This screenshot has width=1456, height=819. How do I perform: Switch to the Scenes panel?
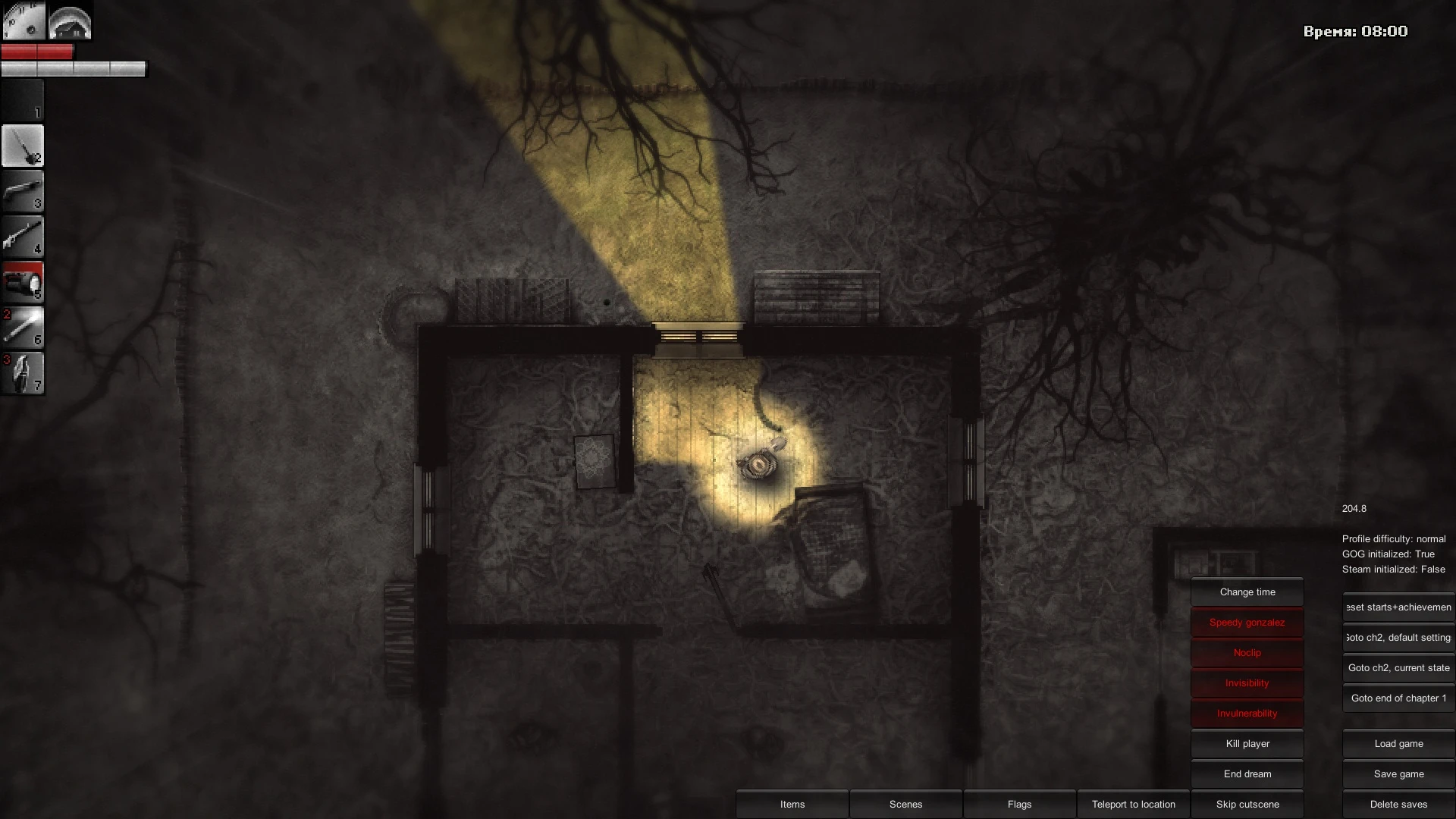(x=905, y=804)
